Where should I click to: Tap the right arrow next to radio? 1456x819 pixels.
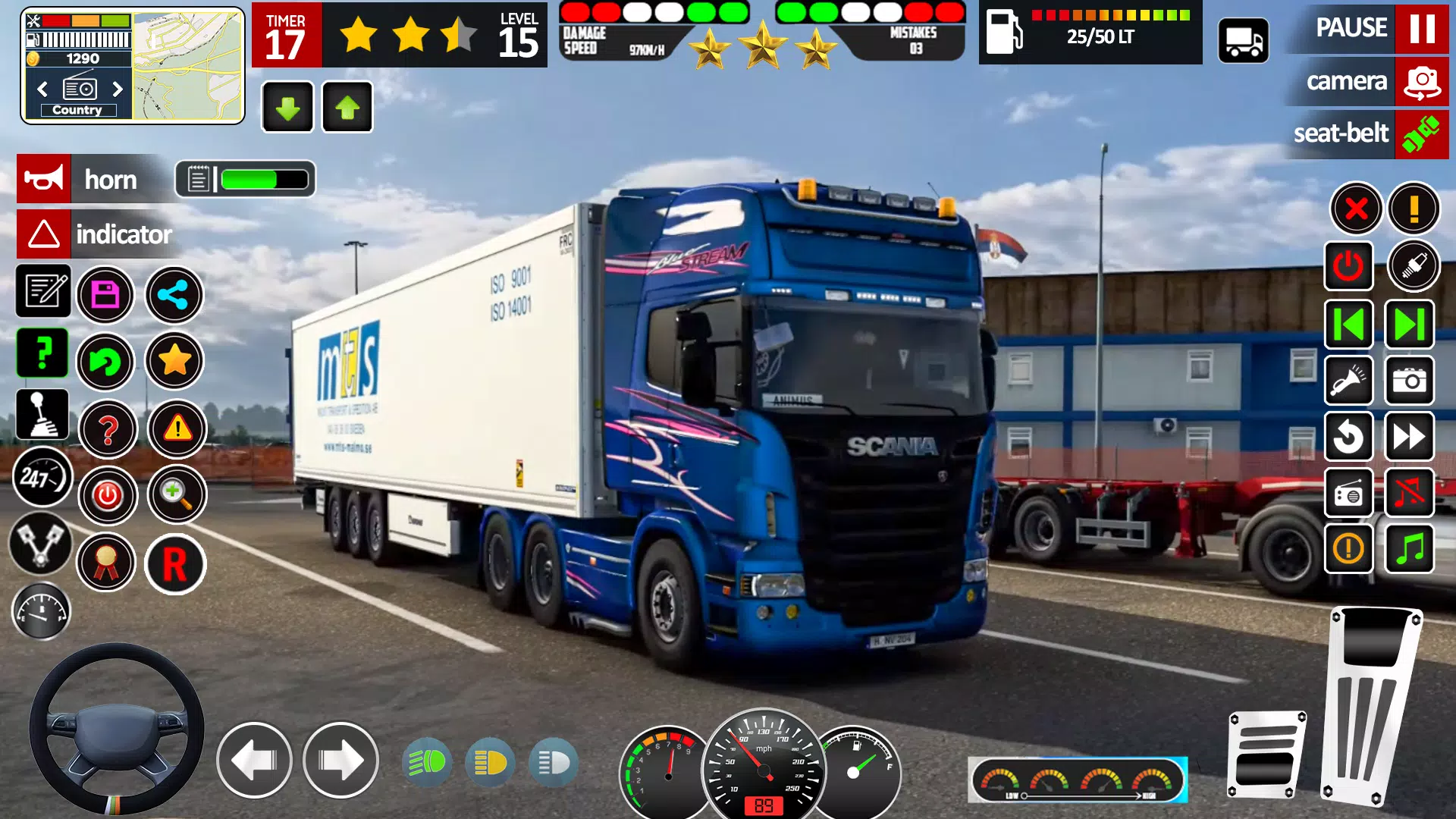118,89
